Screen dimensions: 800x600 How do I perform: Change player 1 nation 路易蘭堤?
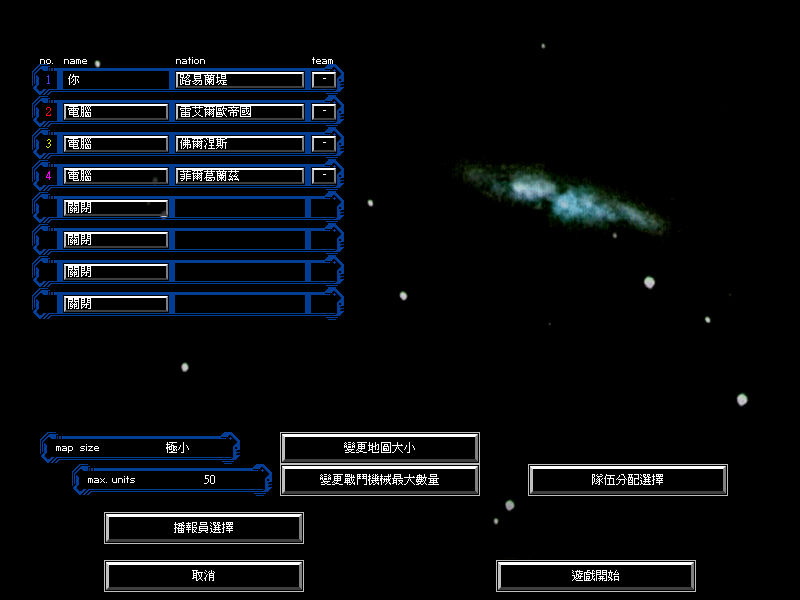tap(240, 80)
